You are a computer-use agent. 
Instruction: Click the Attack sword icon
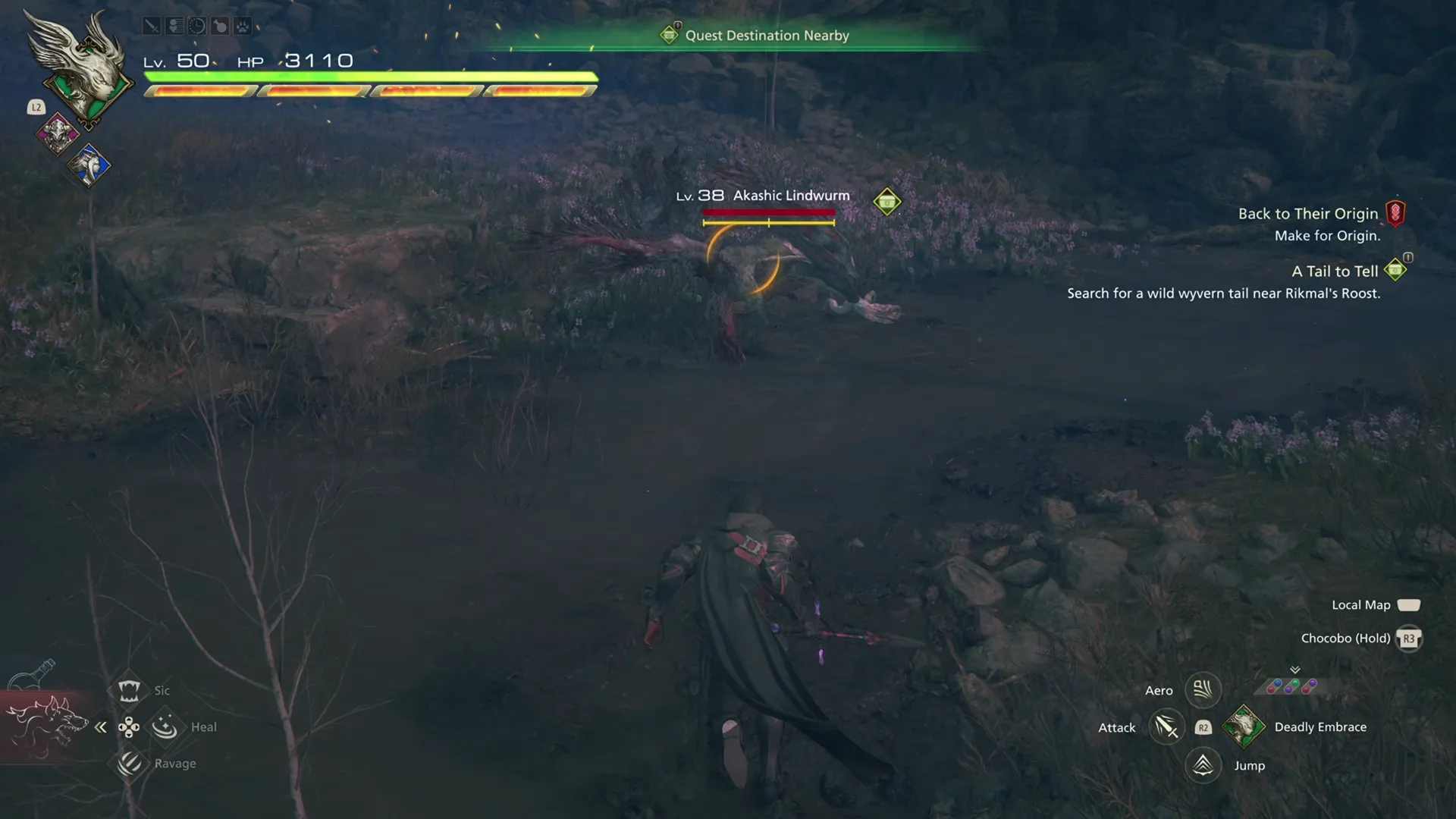[x=1167, y=726]
